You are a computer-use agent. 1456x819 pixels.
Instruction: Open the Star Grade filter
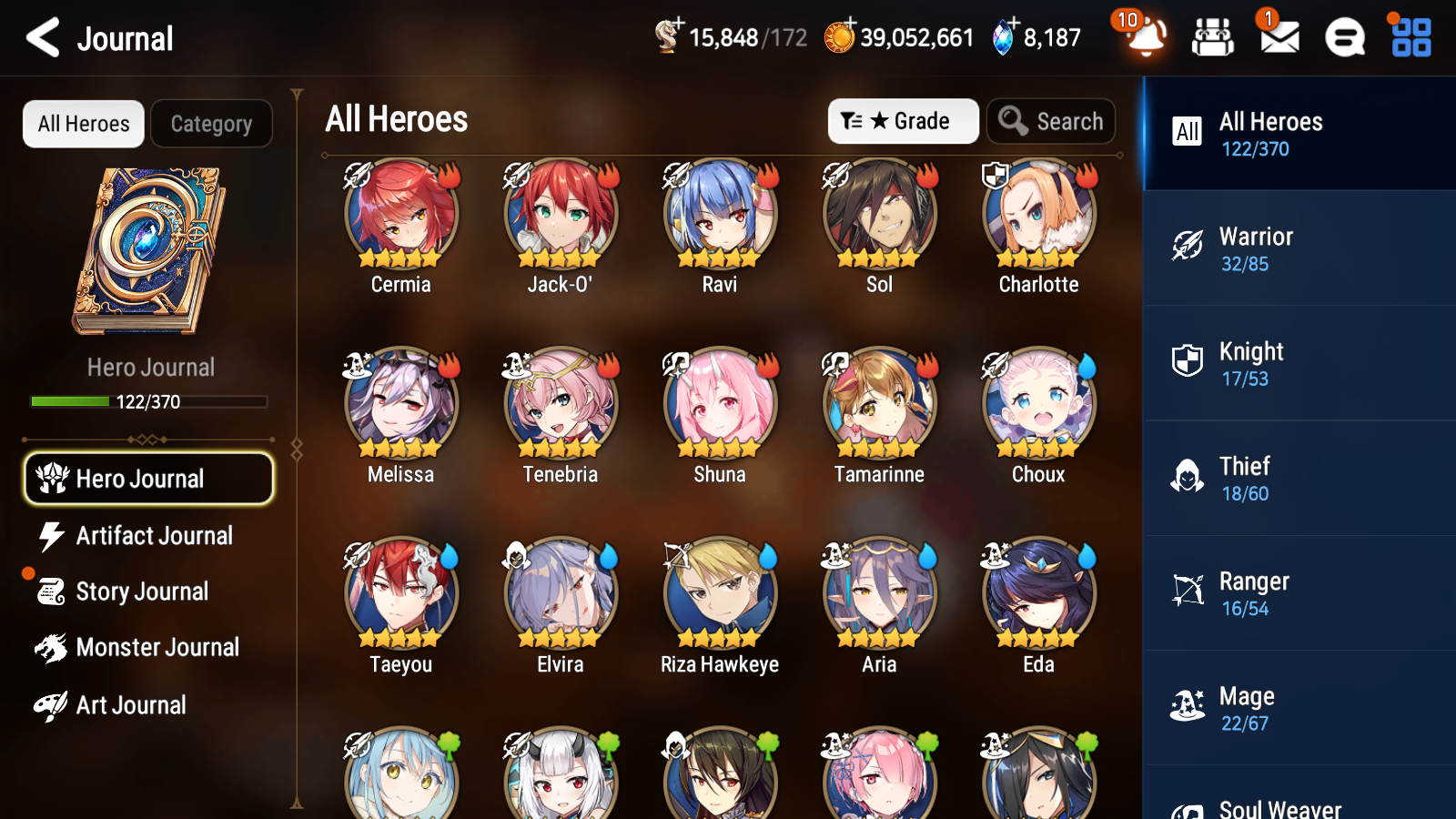pyautogui.click(x=903, y=121)
